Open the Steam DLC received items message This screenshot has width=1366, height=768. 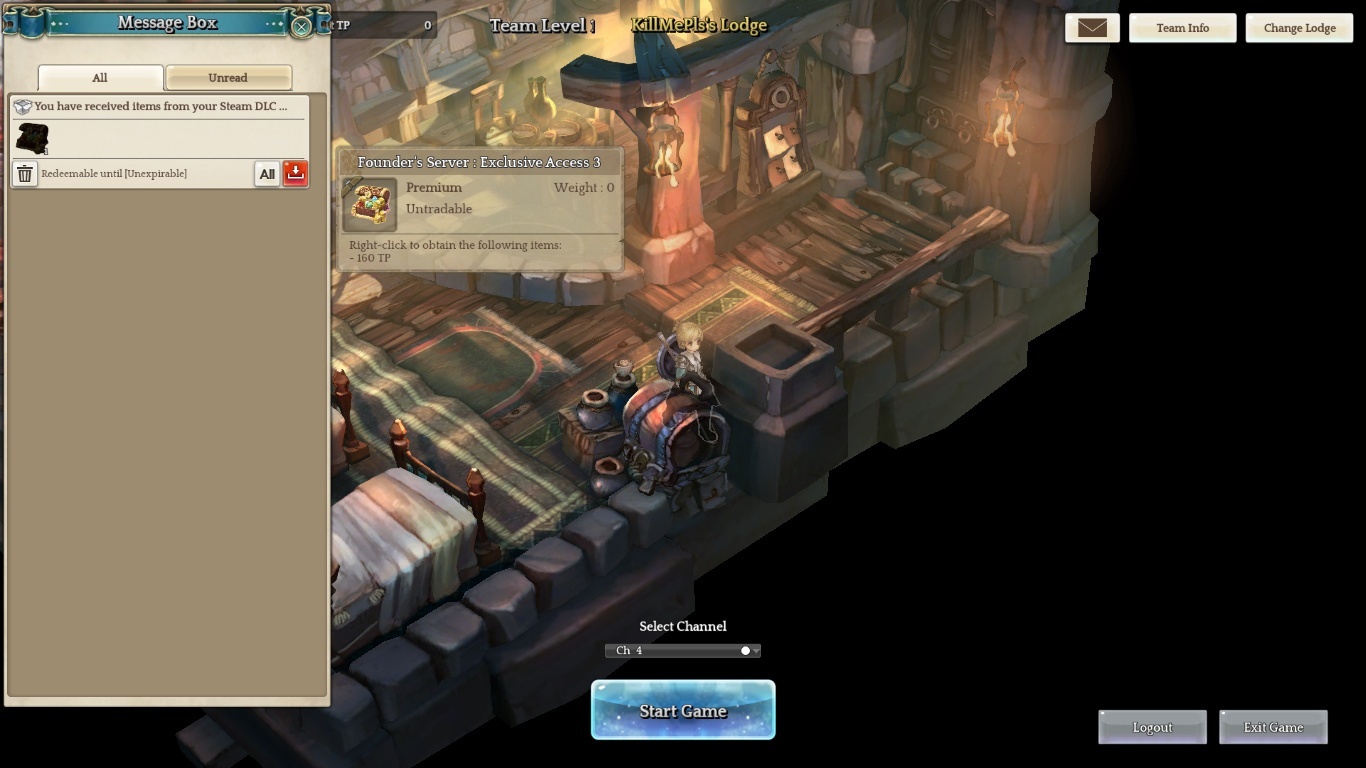(x=160, y=106)
